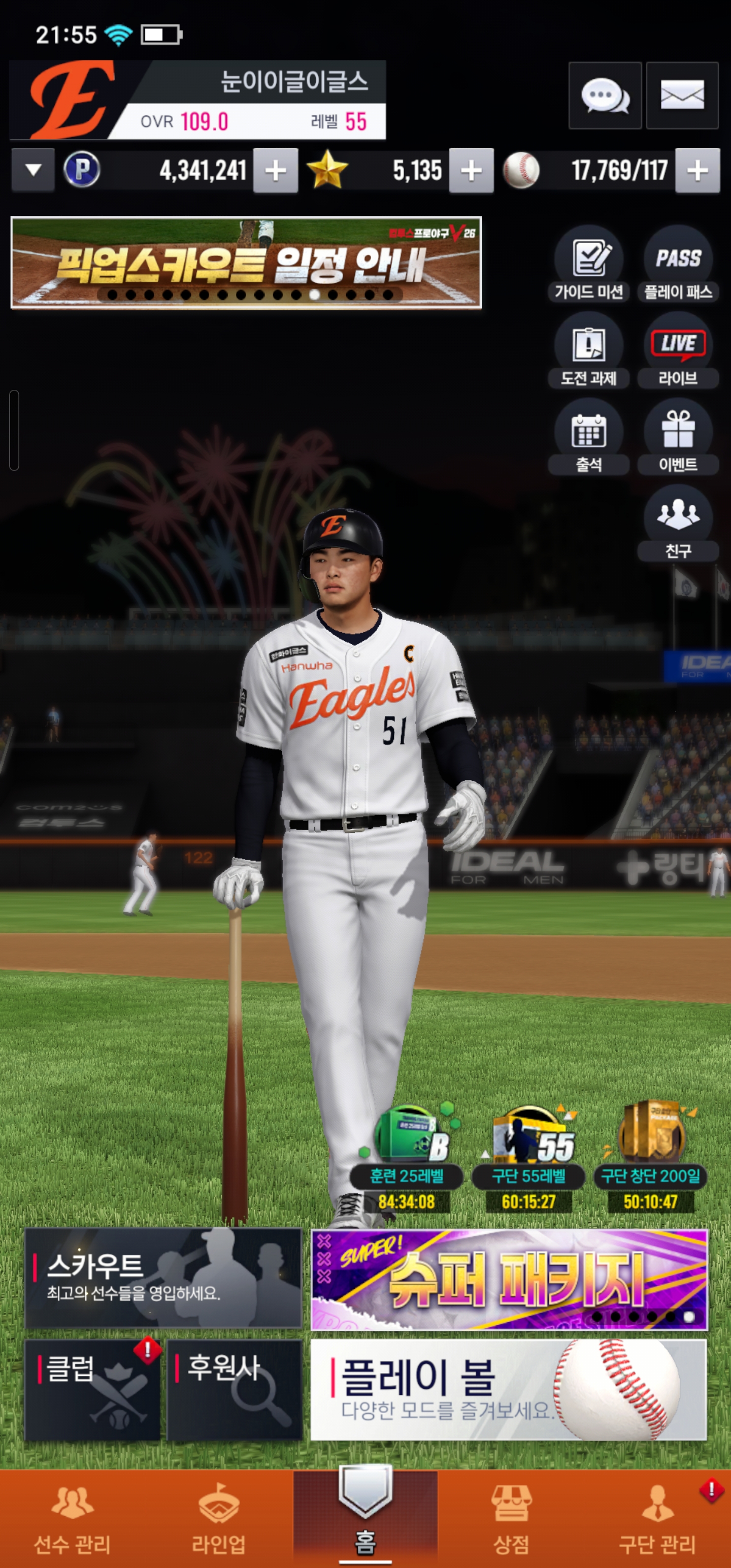Add more baseballs with plus button
731x1568 pixels.
697,171
